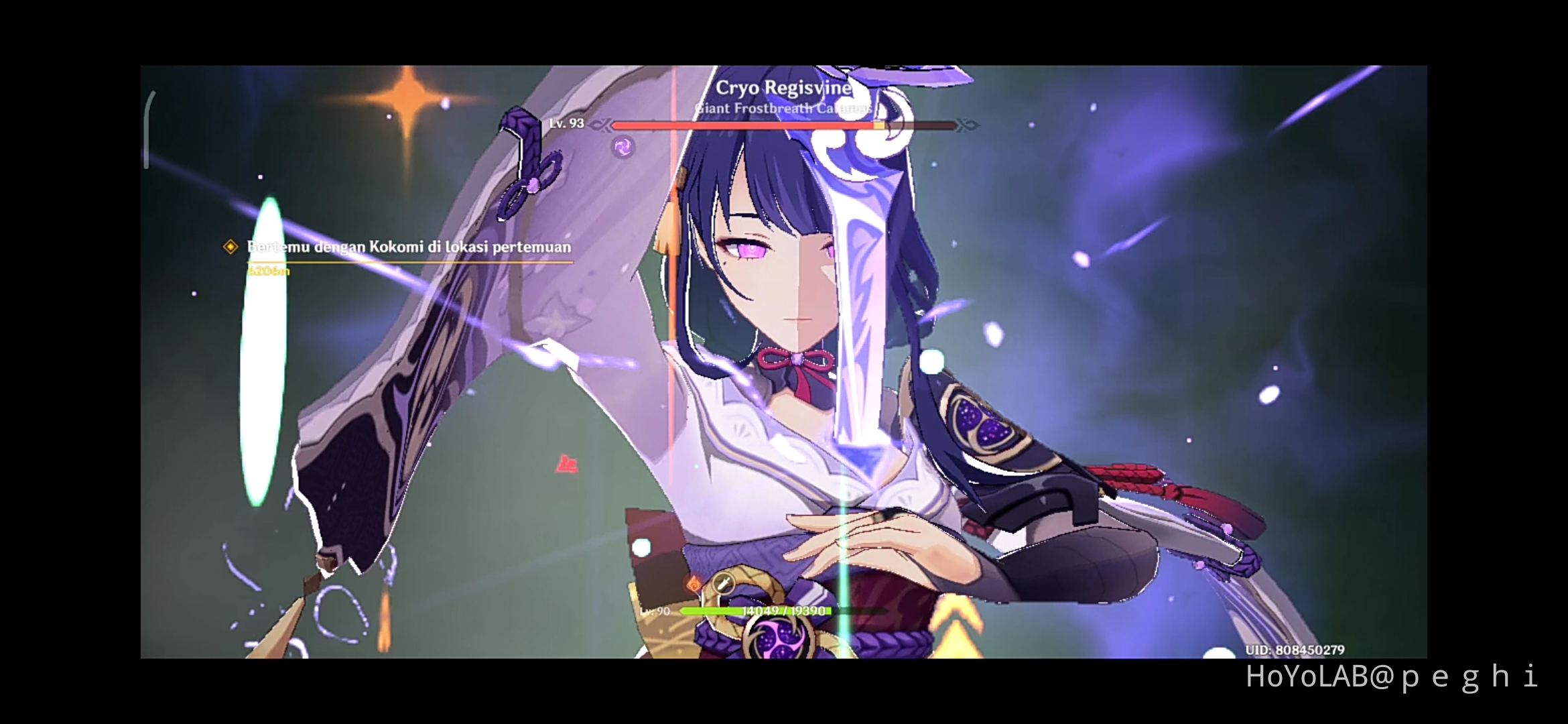Expand the Cryo Regisvine boss info

tap(785, 87)
